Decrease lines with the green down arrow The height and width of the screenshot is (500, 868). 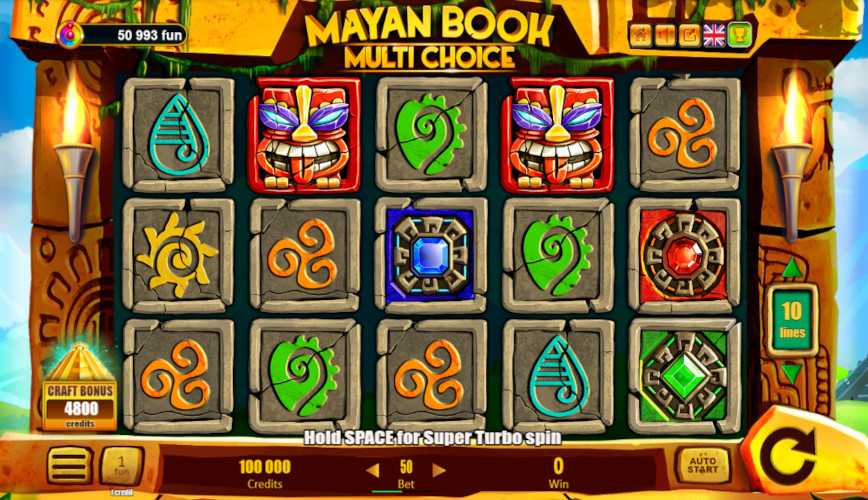click(791, 373)
